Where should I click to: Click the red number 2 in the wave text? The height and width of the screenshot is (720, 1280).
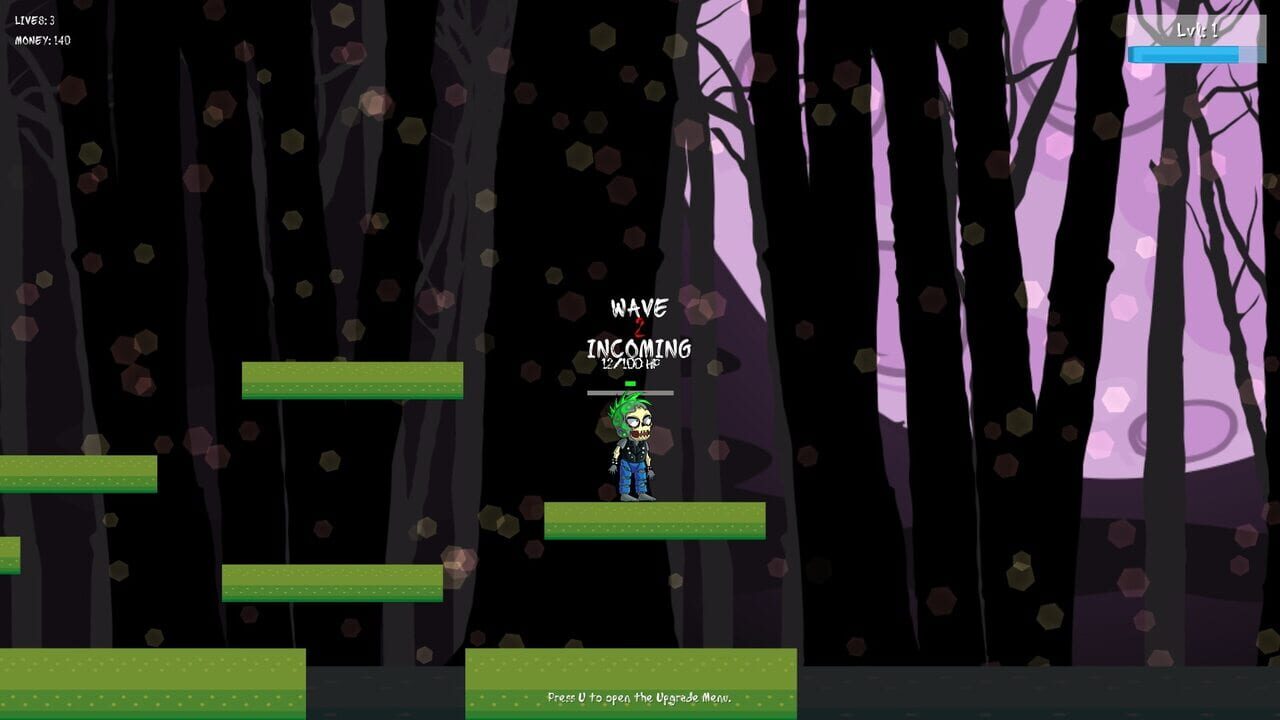[x=640, y=328]
